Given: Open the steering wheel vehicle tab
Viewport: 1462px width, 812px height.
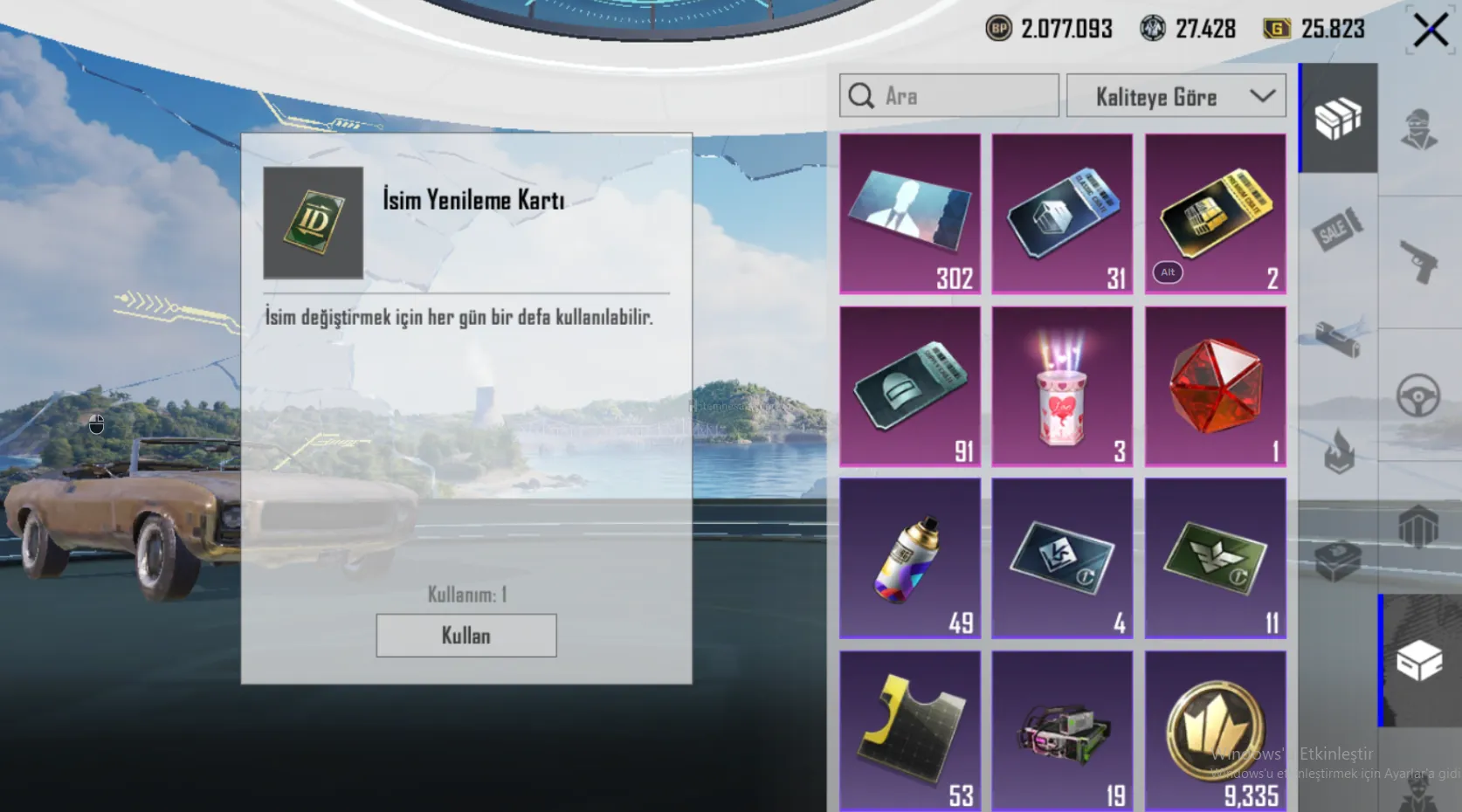Looking at the screenshot, I should tap(1418, 396).
